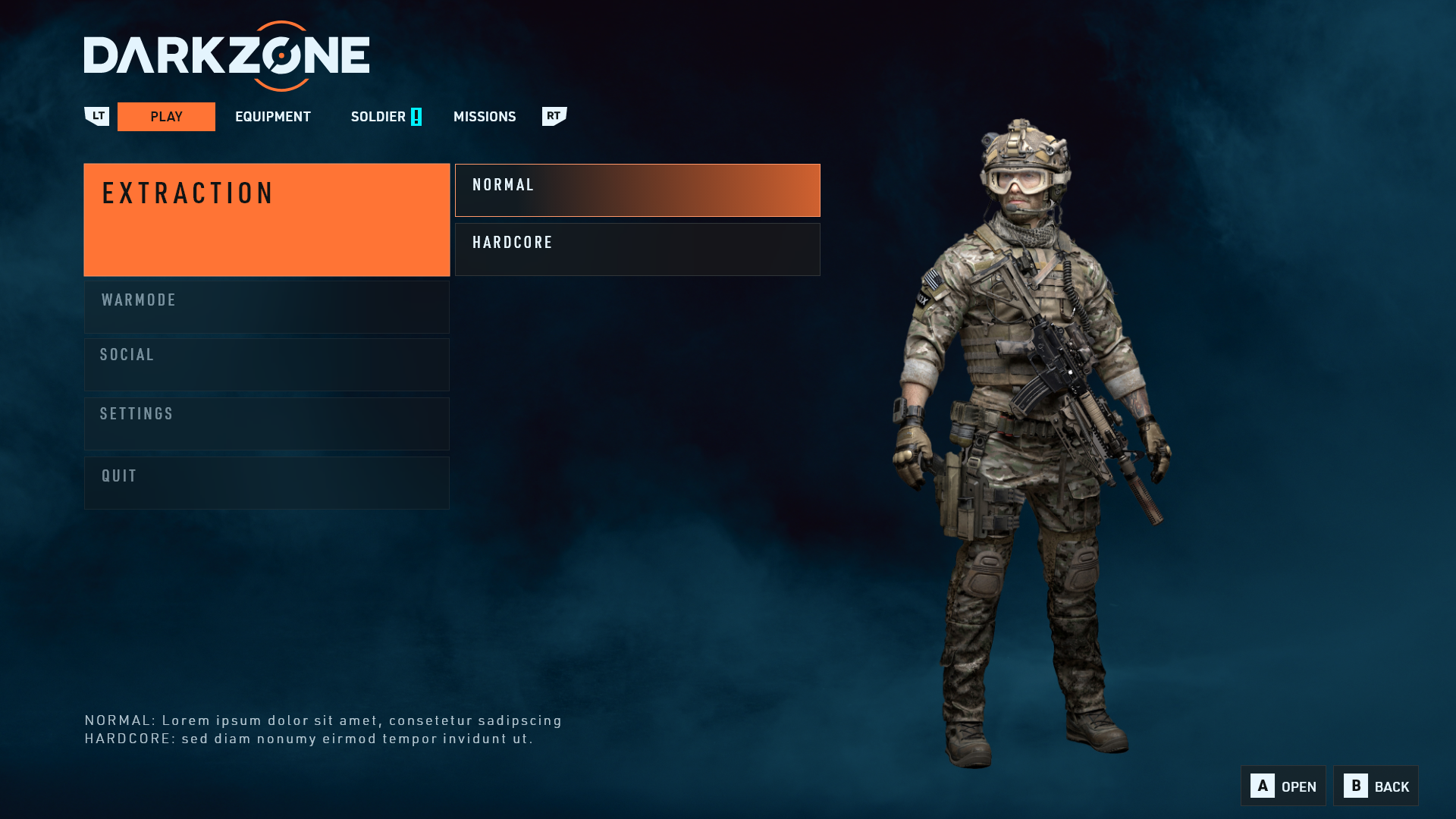
Task: Quit the game from the menu
Action: tap(266, 483)
